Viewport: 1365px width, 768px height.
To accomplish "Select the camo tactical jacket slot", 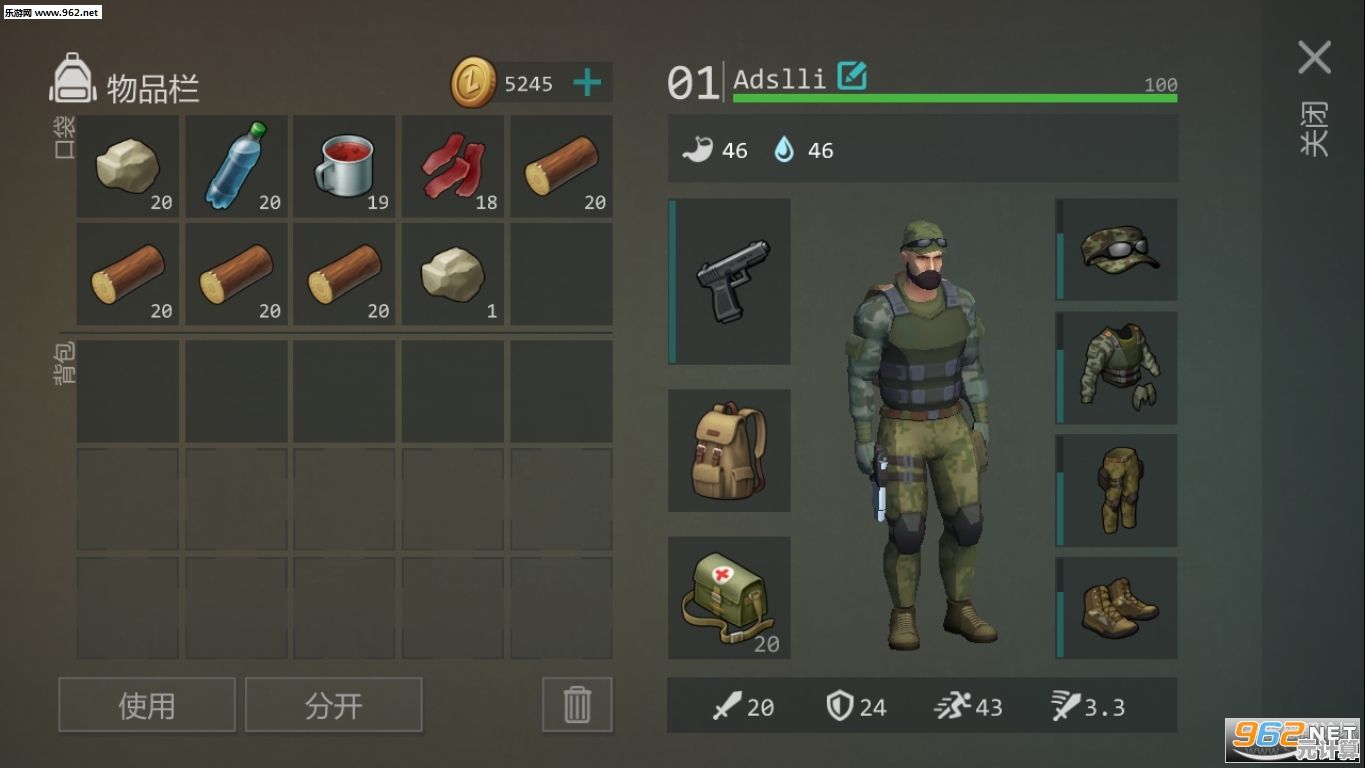I will [1118, 367].
